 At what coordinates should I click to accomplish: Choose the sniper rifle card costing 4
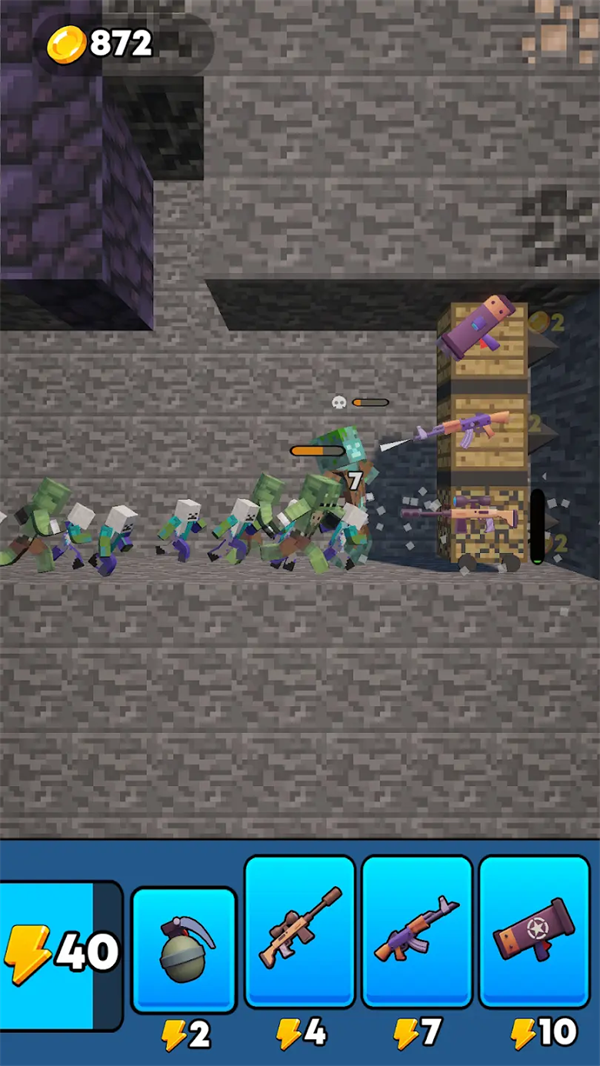point(300,932)
